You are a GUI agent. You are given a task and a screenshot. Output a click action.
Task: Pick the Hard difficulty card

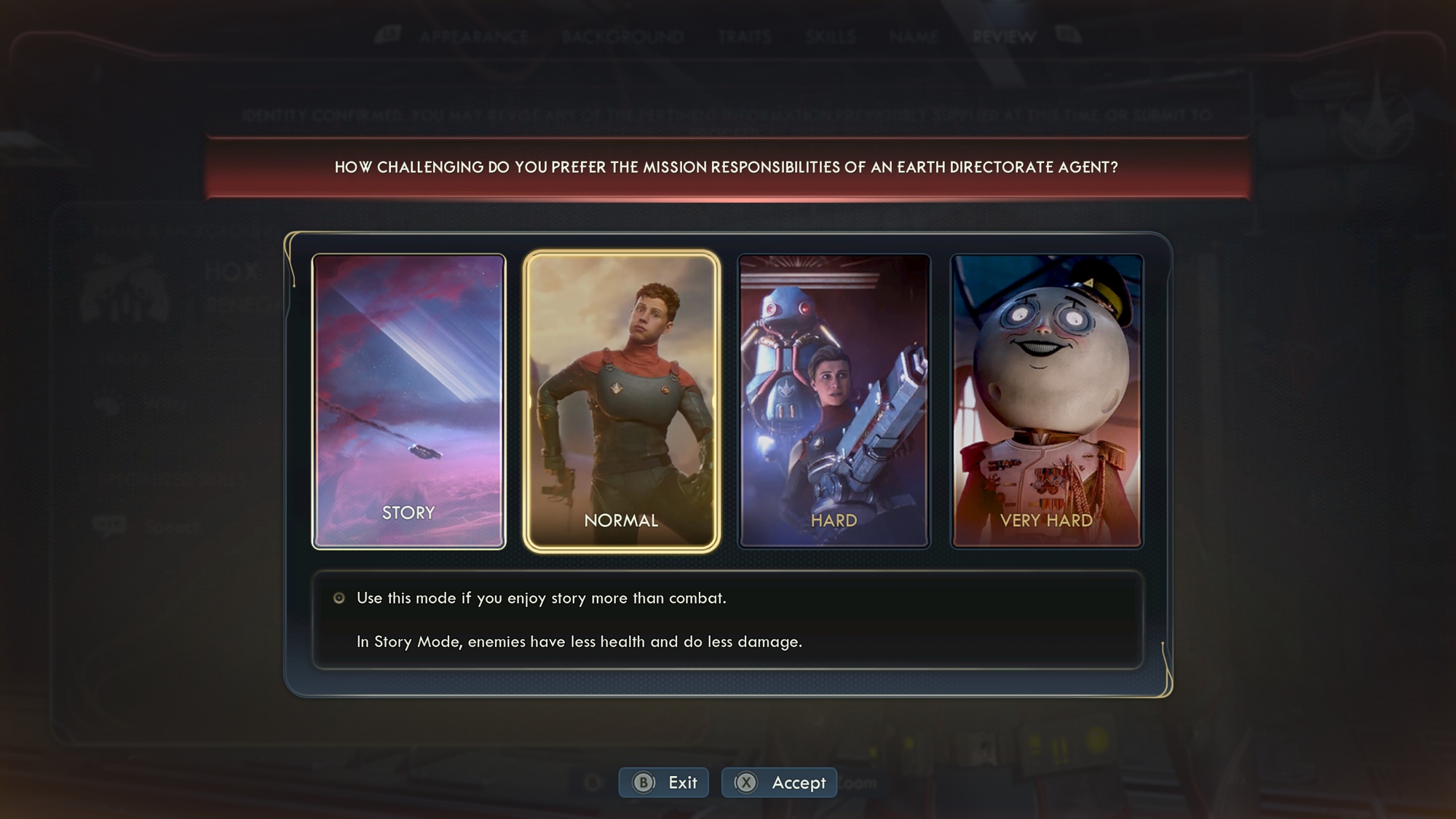[834, 401]
